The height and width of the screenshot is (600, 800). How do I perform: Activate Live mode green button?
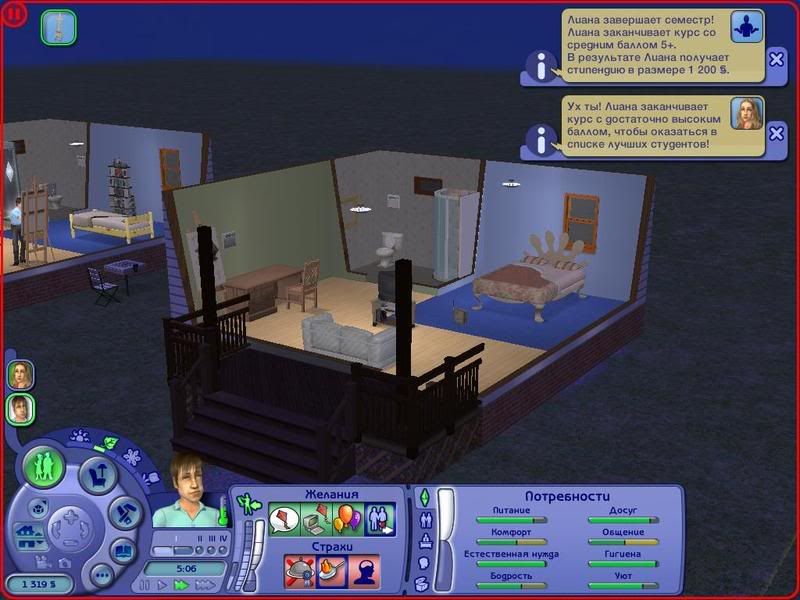45,468
